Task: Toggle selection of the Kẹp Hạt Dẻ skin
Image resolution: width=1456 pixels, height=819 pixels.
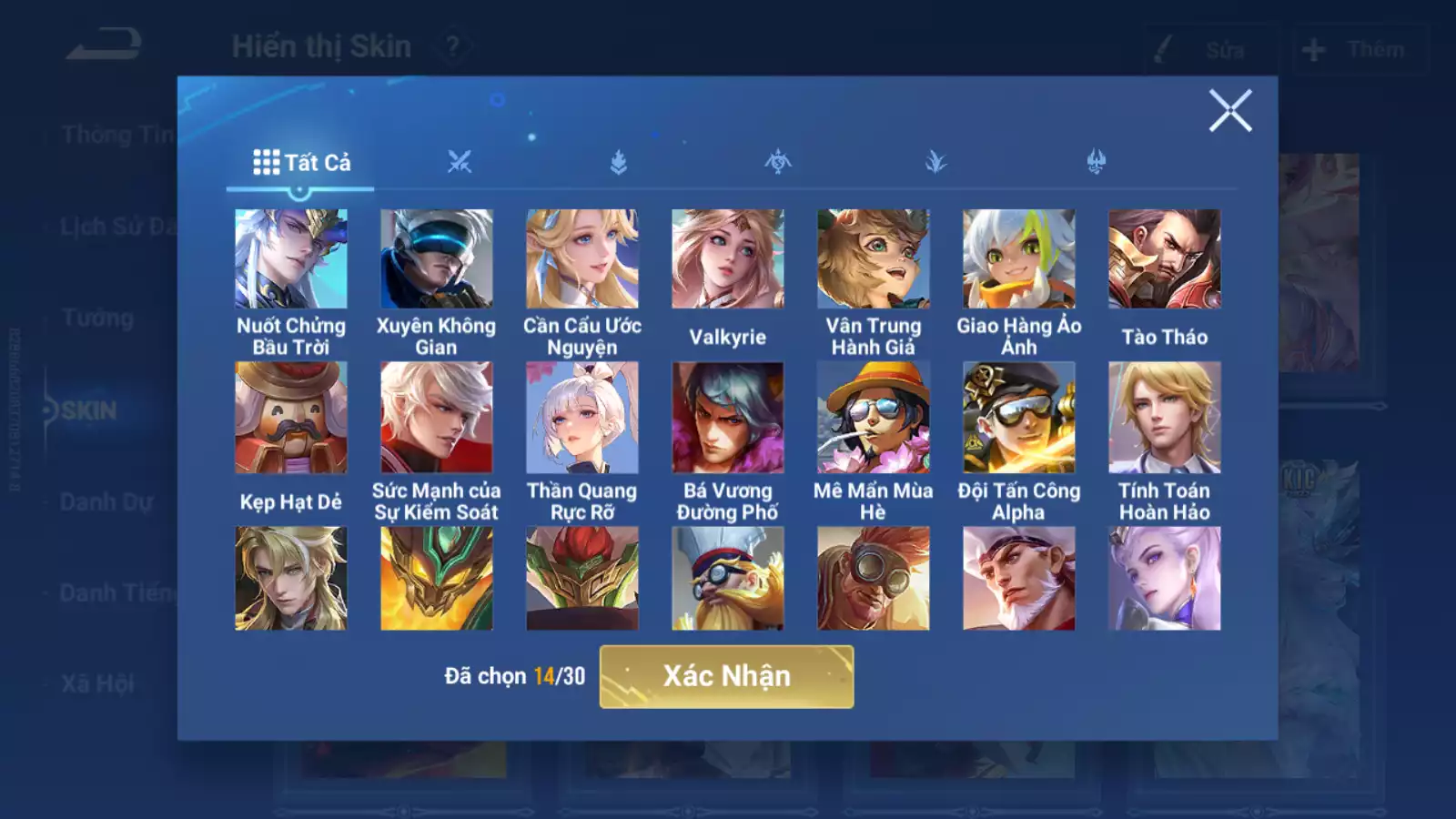Action: tap(291, 416)
